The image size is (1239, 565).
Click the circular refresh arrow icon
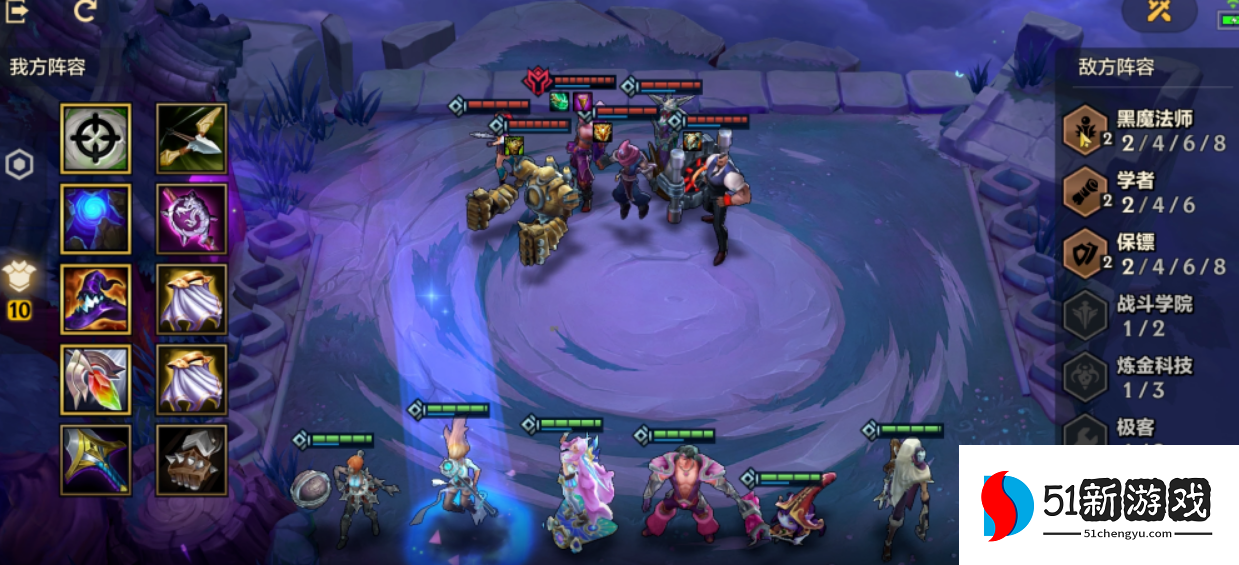pos(86,11)
